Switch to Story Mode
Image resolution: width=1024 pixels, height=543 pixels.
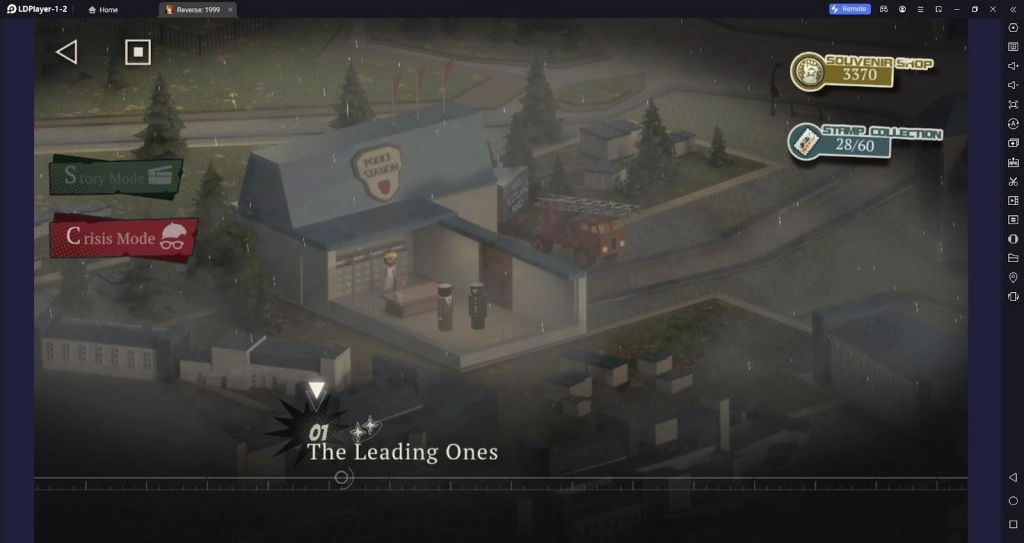(115, 177)
